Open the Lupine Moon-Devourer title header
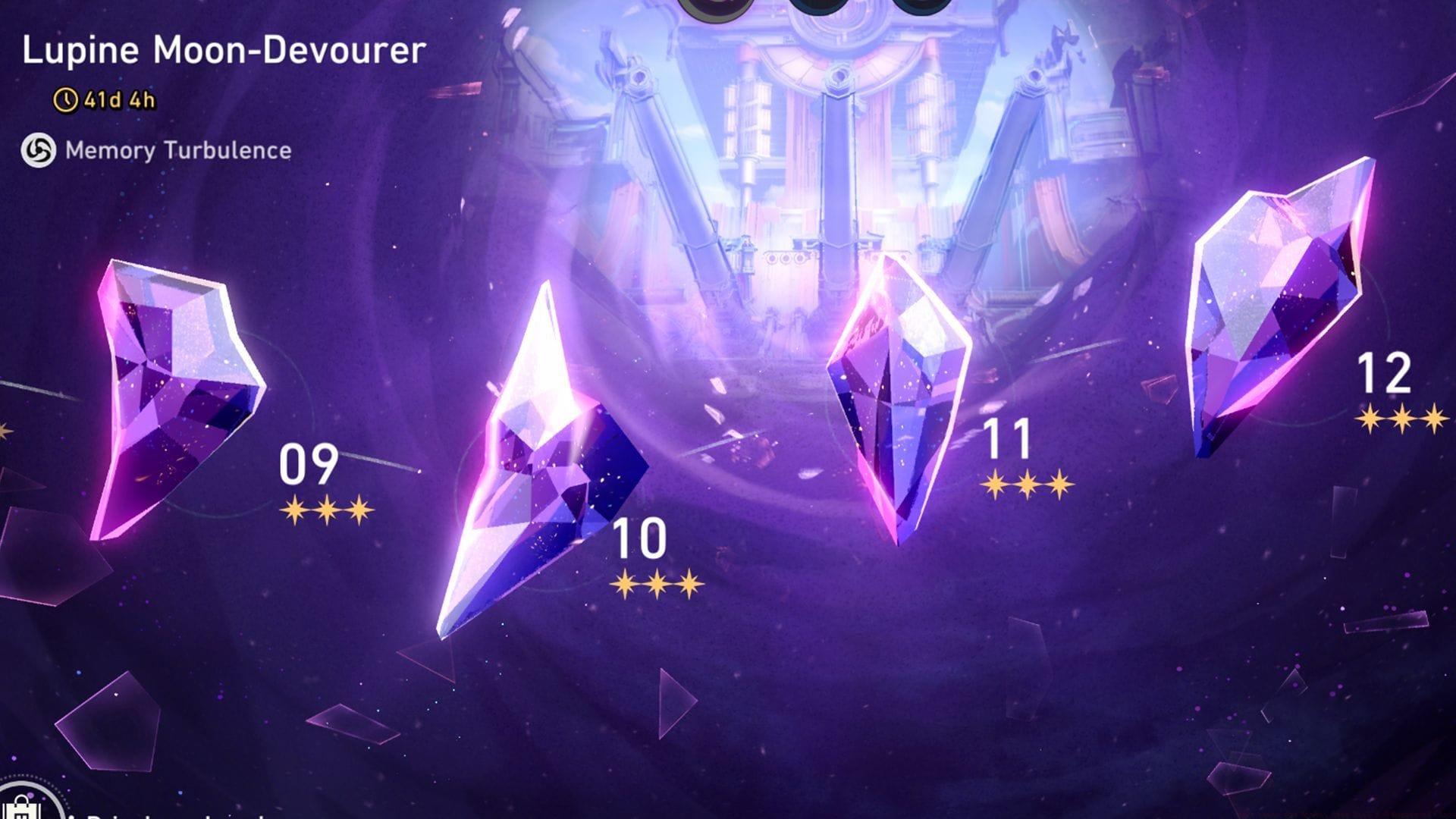Image resolution: width=1456 pixels, height=819 pixels. click(x=224, y=51)
